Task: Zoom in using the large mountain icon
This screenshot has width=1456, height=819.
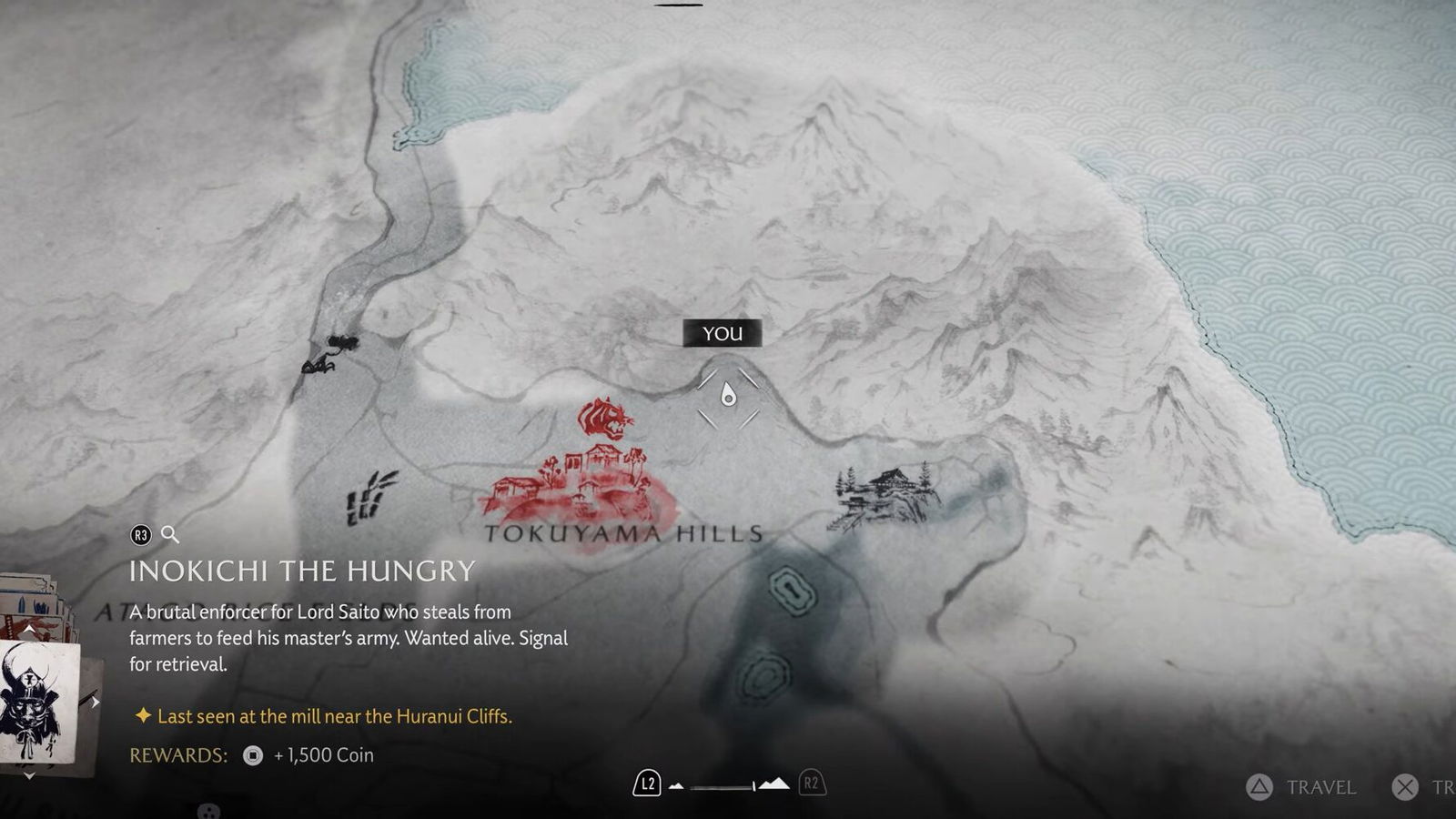Action: click(x=773, y=784)
